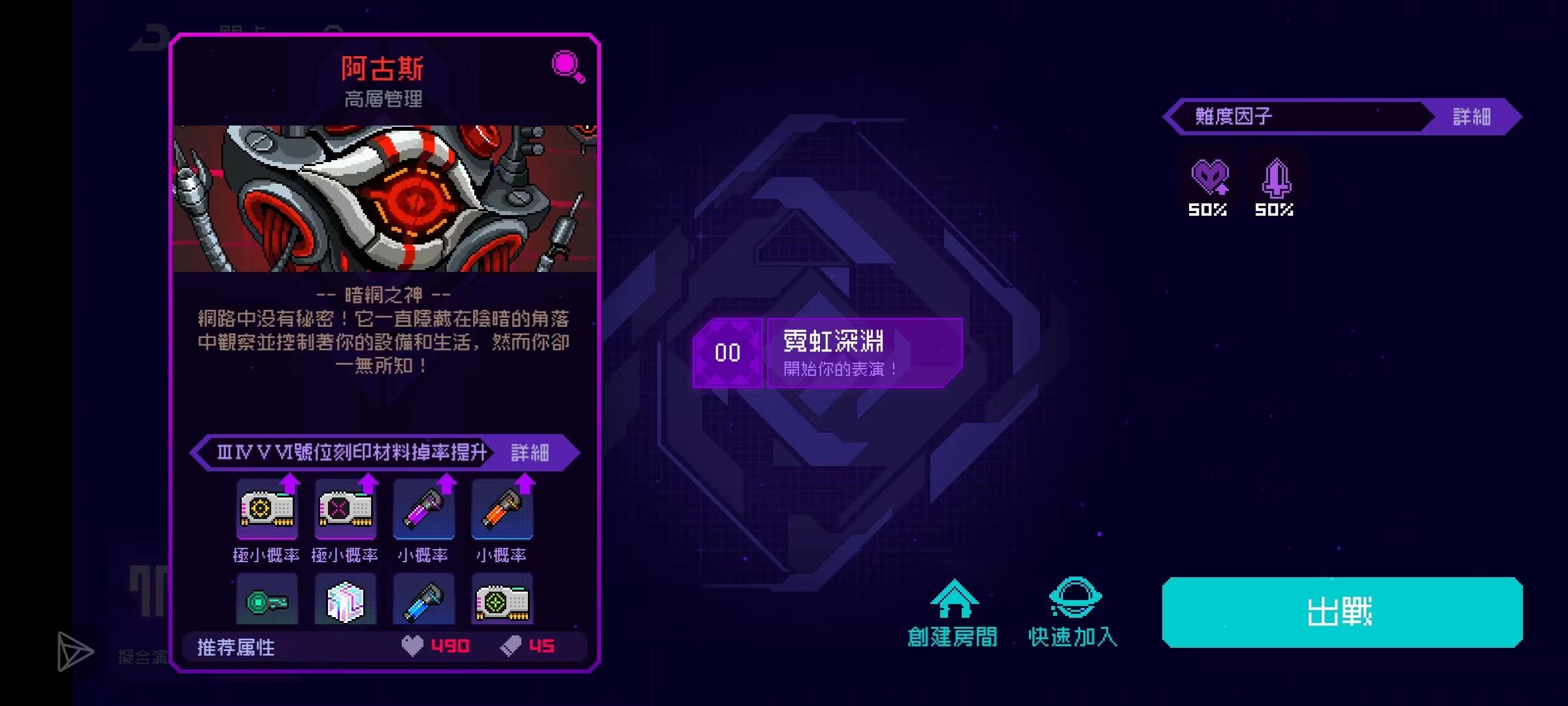Toggle the play triangle in the bottom-left corner
The height and width of the screenshot is (706, 1568).
74,650
